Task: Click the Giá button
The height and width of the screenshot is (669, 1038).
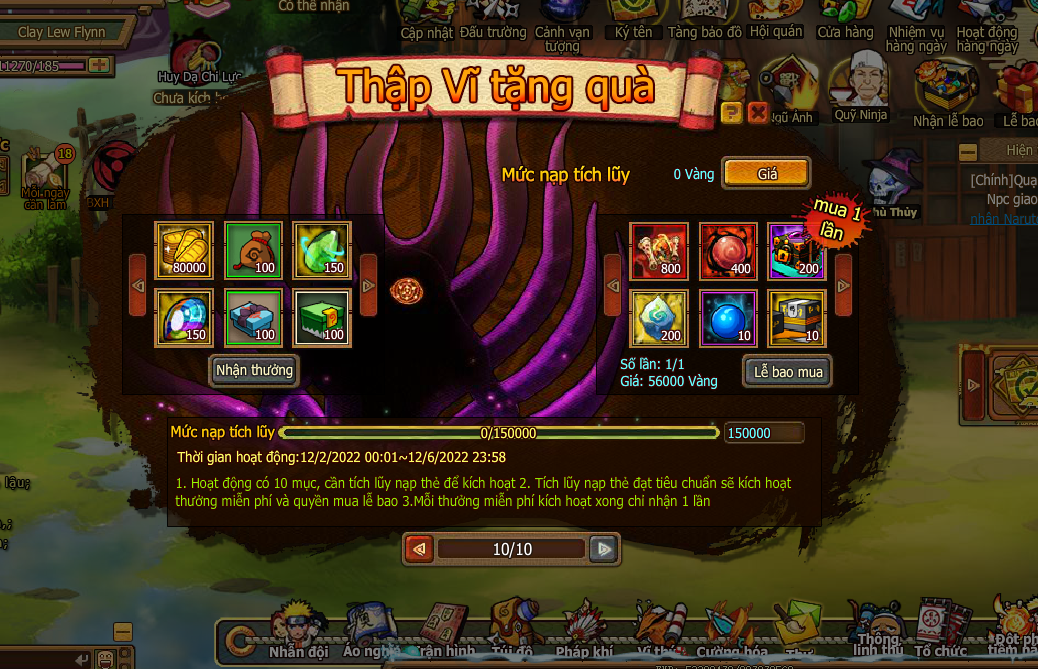Action: pyautogui.click(x=766, y=173)
